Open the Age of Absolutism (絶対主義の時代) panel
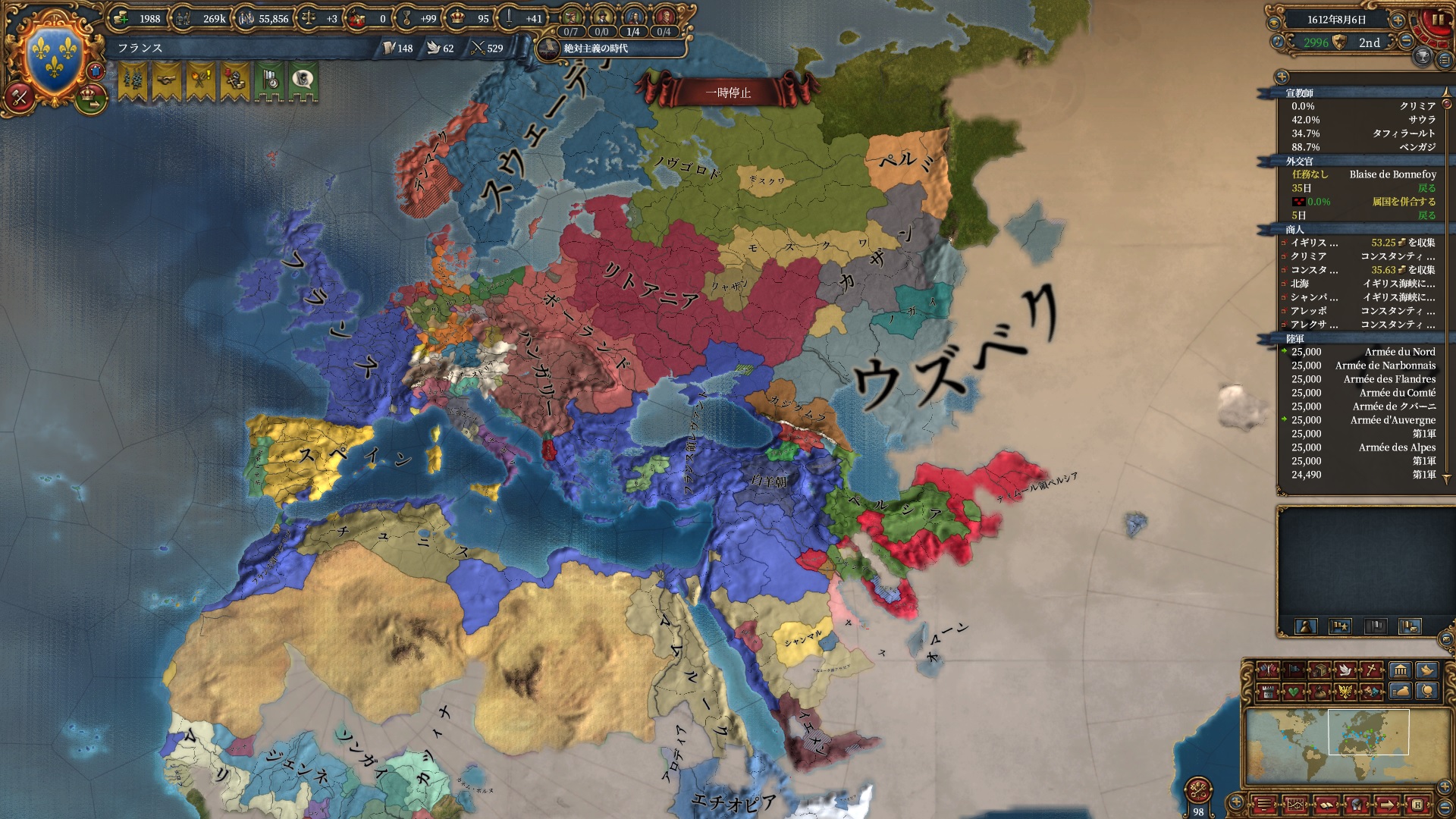The image size is (1456, 819). (595, 49)
